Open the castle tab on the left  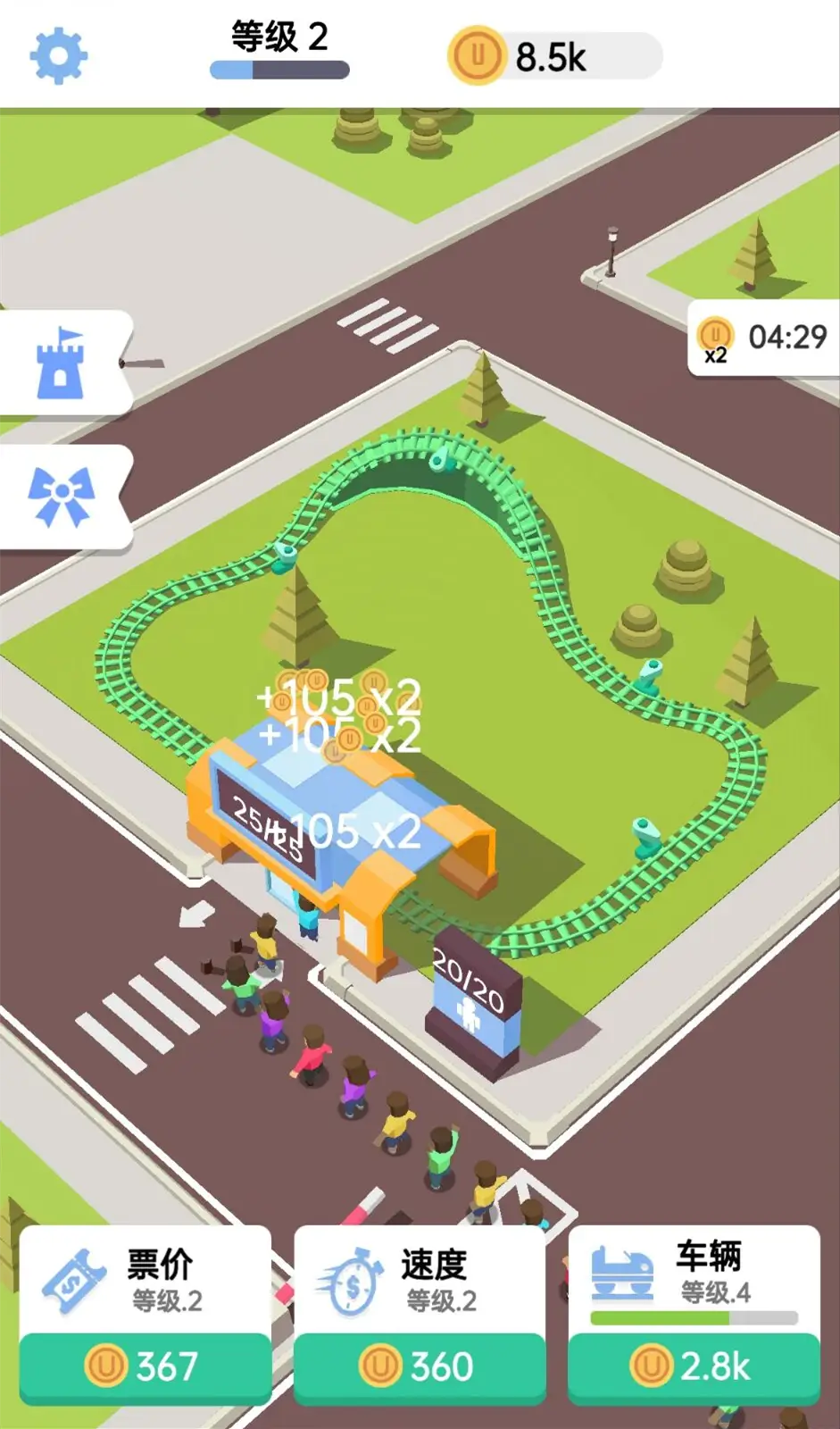pyautogui.click(x=61, y=362)
